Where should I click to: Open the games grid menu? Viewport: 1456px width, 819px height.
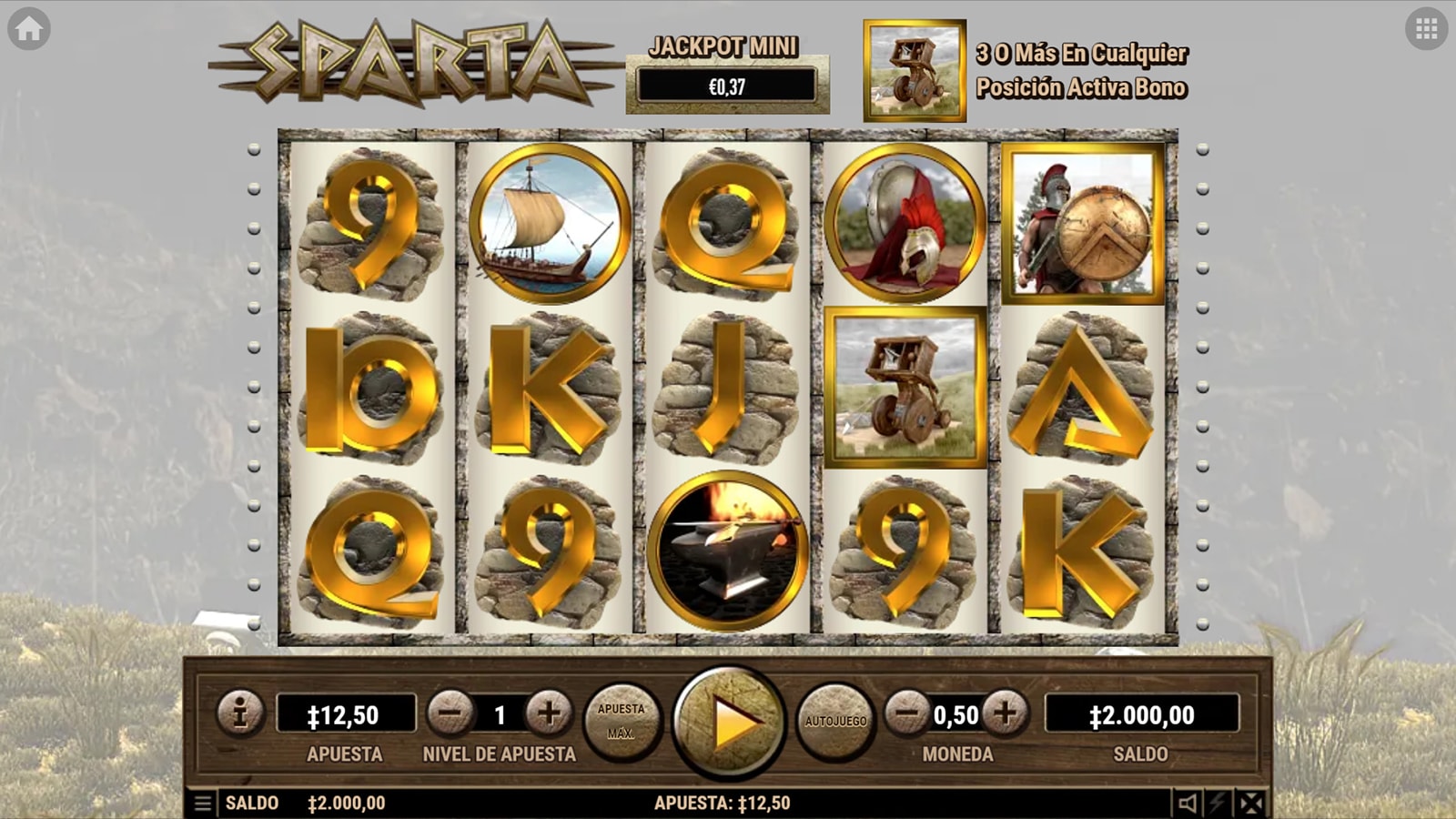pos(1426,29)
